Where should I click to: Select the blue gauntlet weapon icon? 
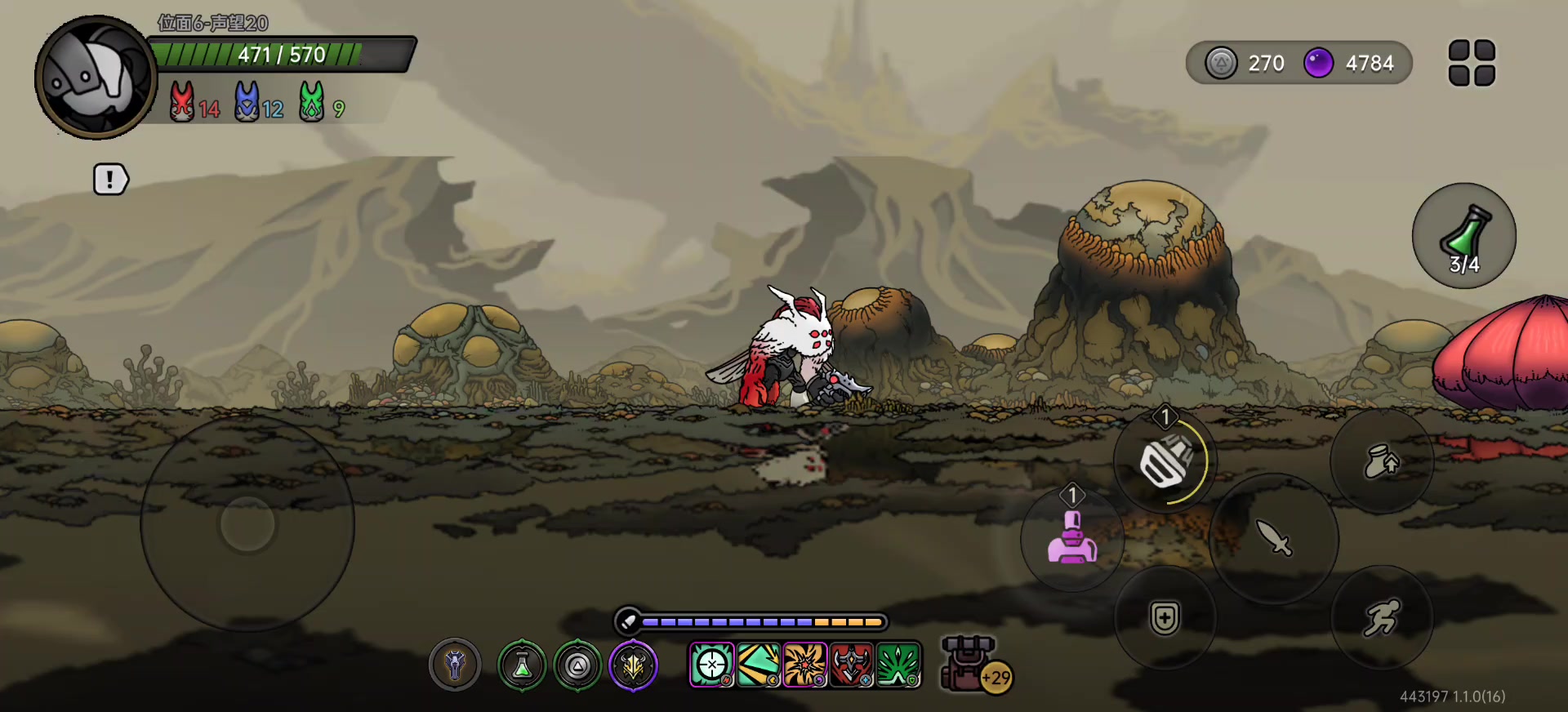(455, 665)
